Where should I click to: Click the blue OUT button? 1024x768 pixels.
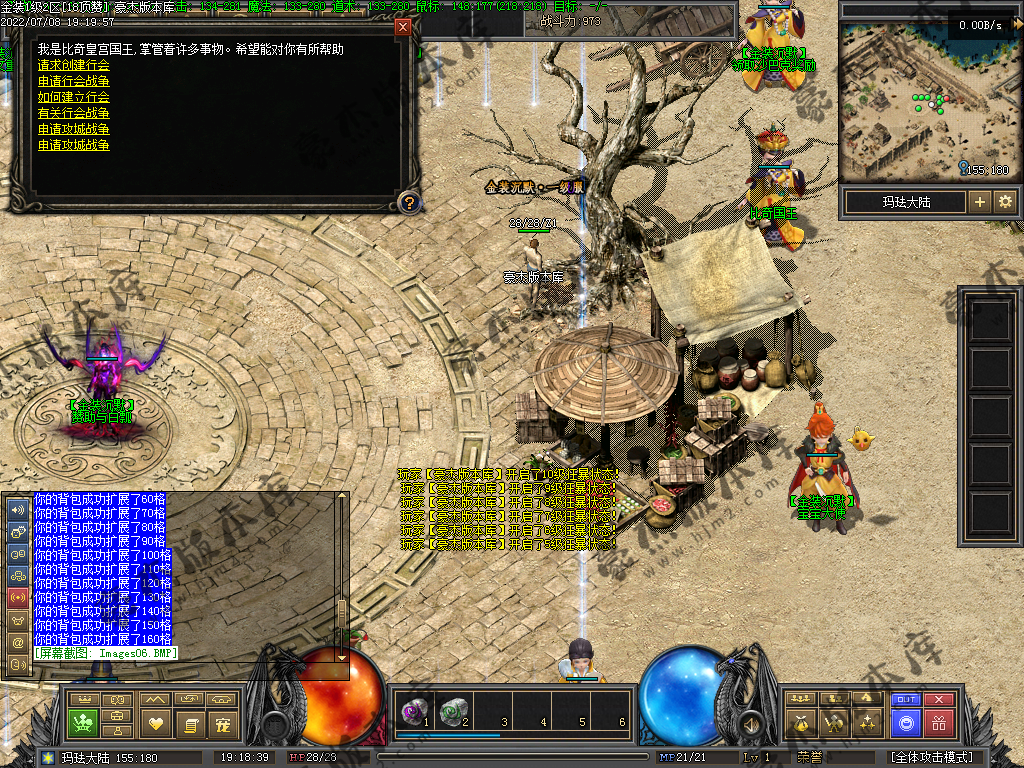[906, 700]
